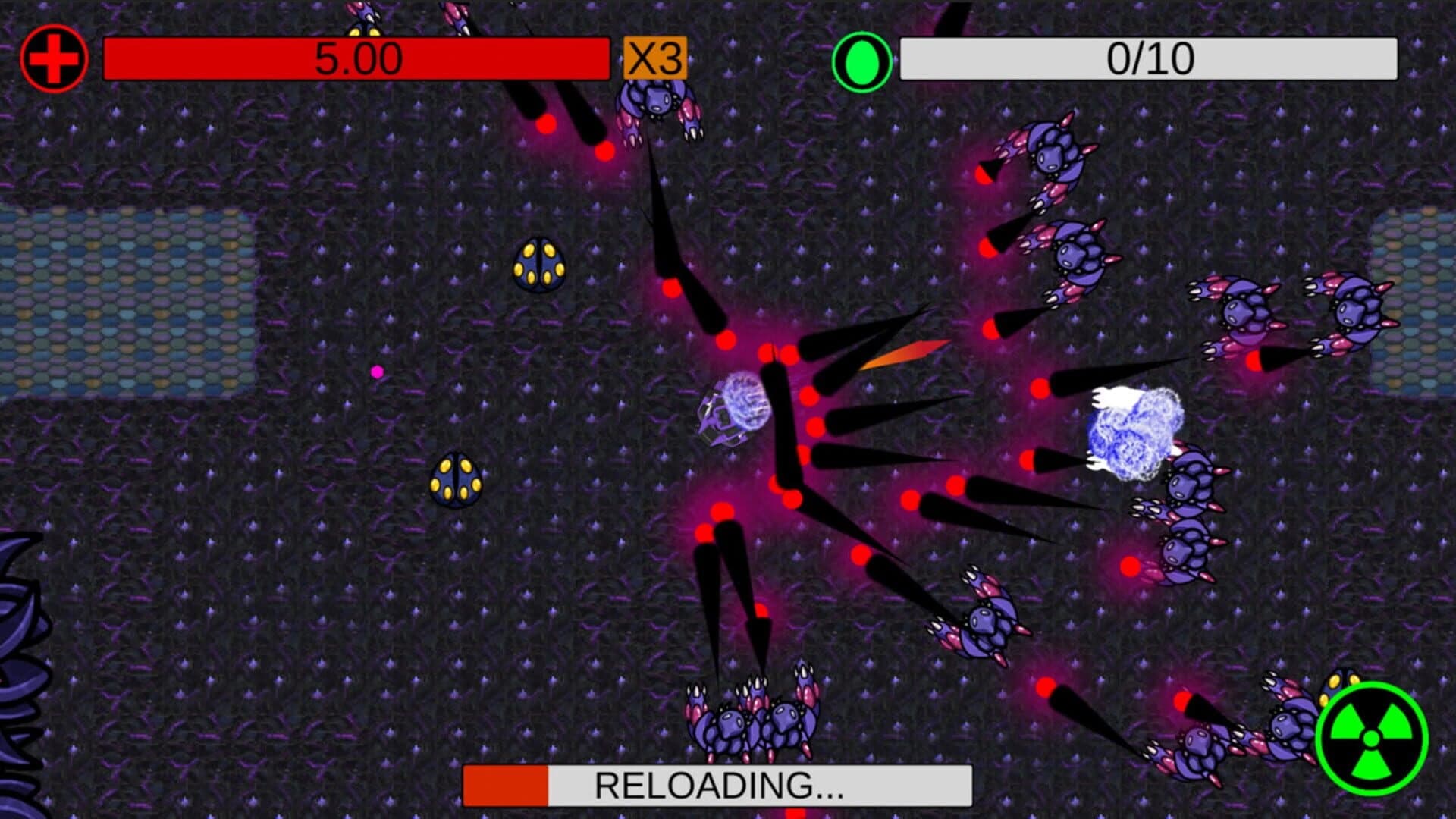Viewport: 1456px width, 819px height.
Task: Click the X3 multiplier badge
Action: (656, 57)
